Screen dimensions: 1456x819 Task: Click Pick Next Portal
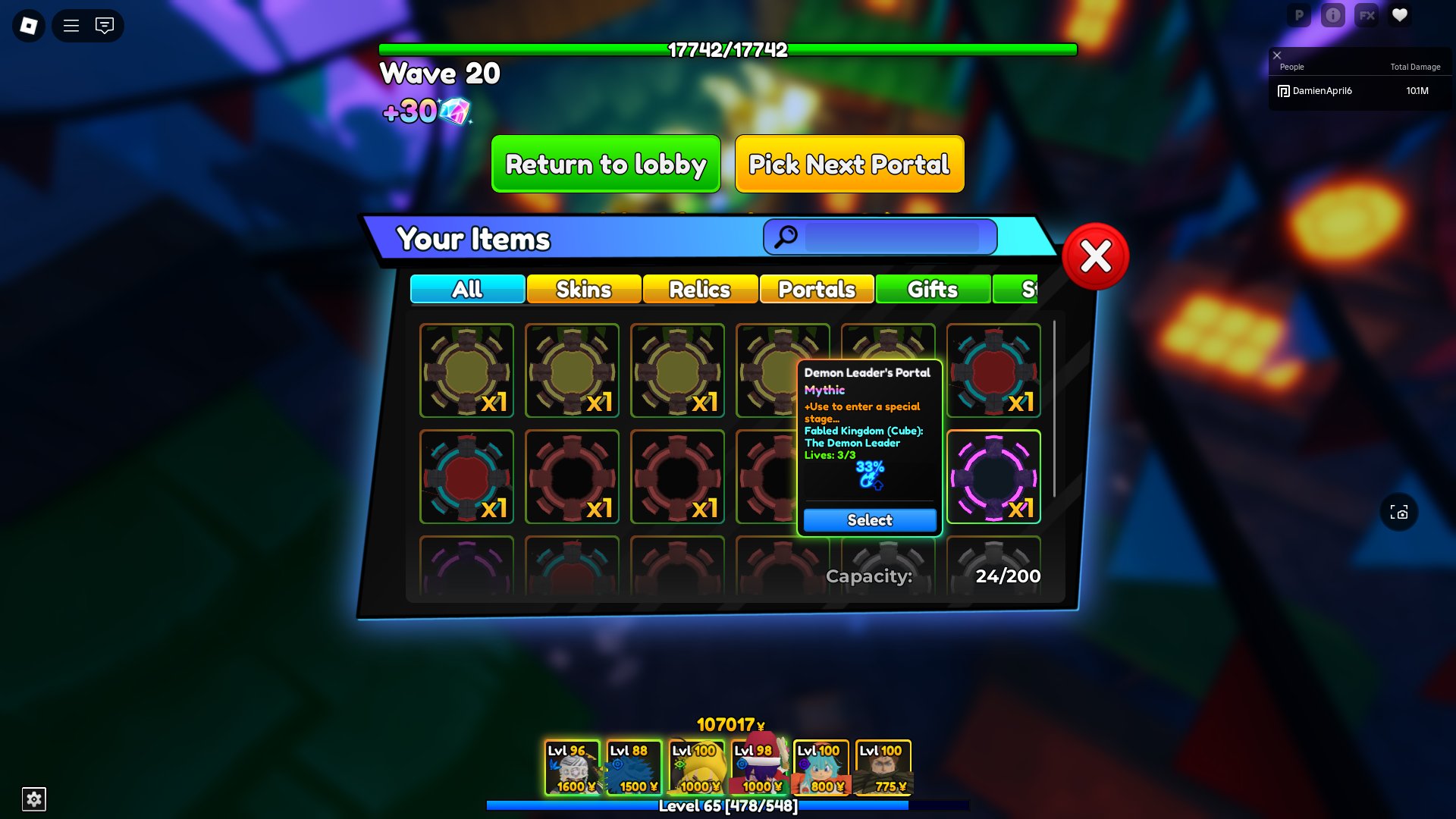coord(849,164)
